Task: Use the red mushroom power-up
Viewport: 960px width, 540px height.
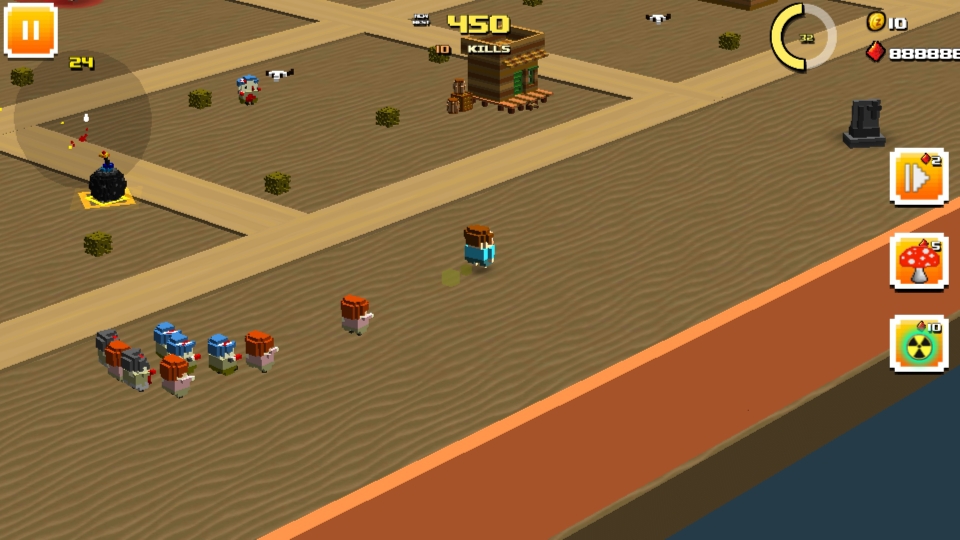Action: coord(918,262)
